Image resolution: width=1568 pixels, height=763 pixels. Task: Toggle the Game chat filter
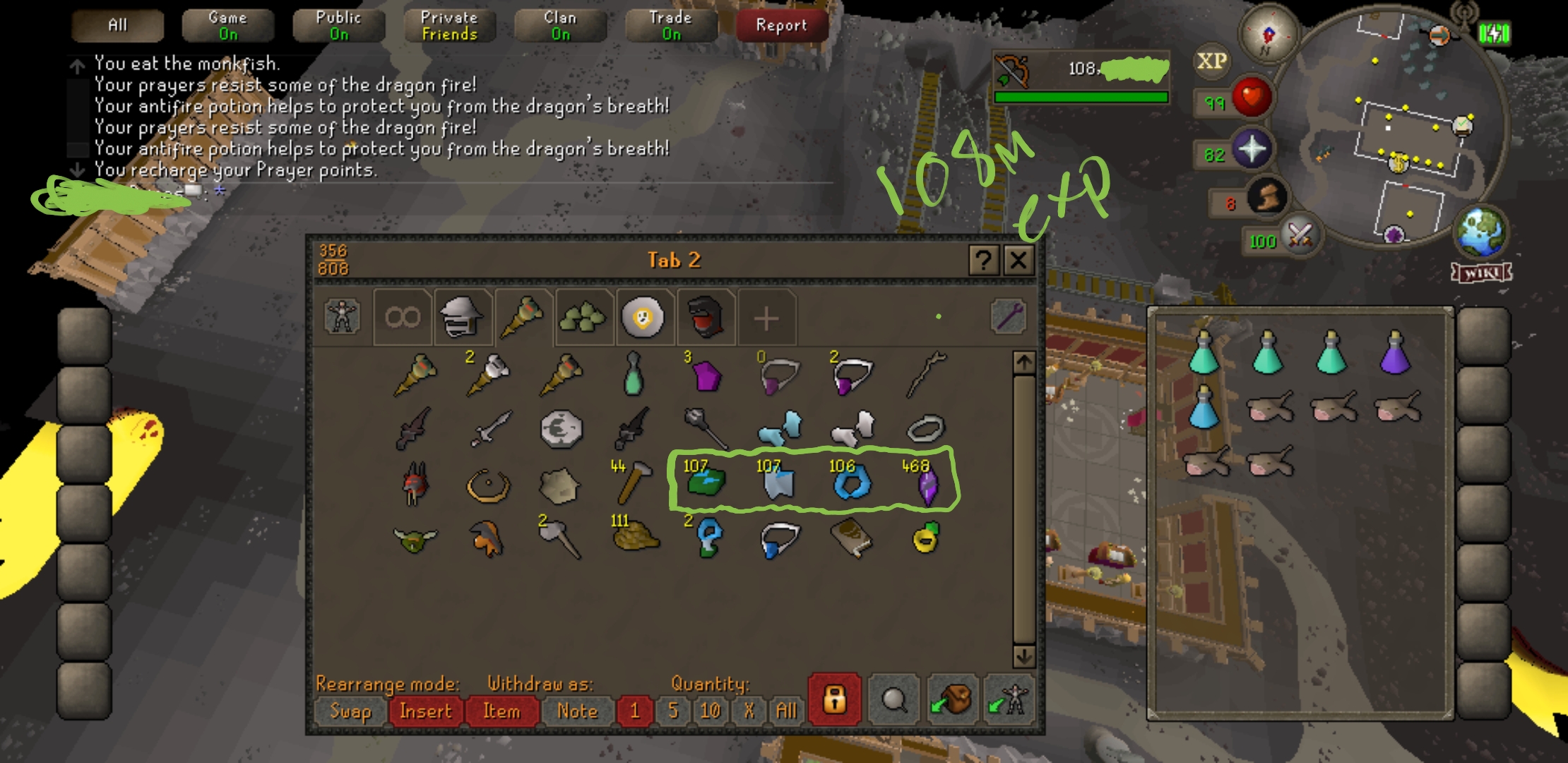(226, 23)
